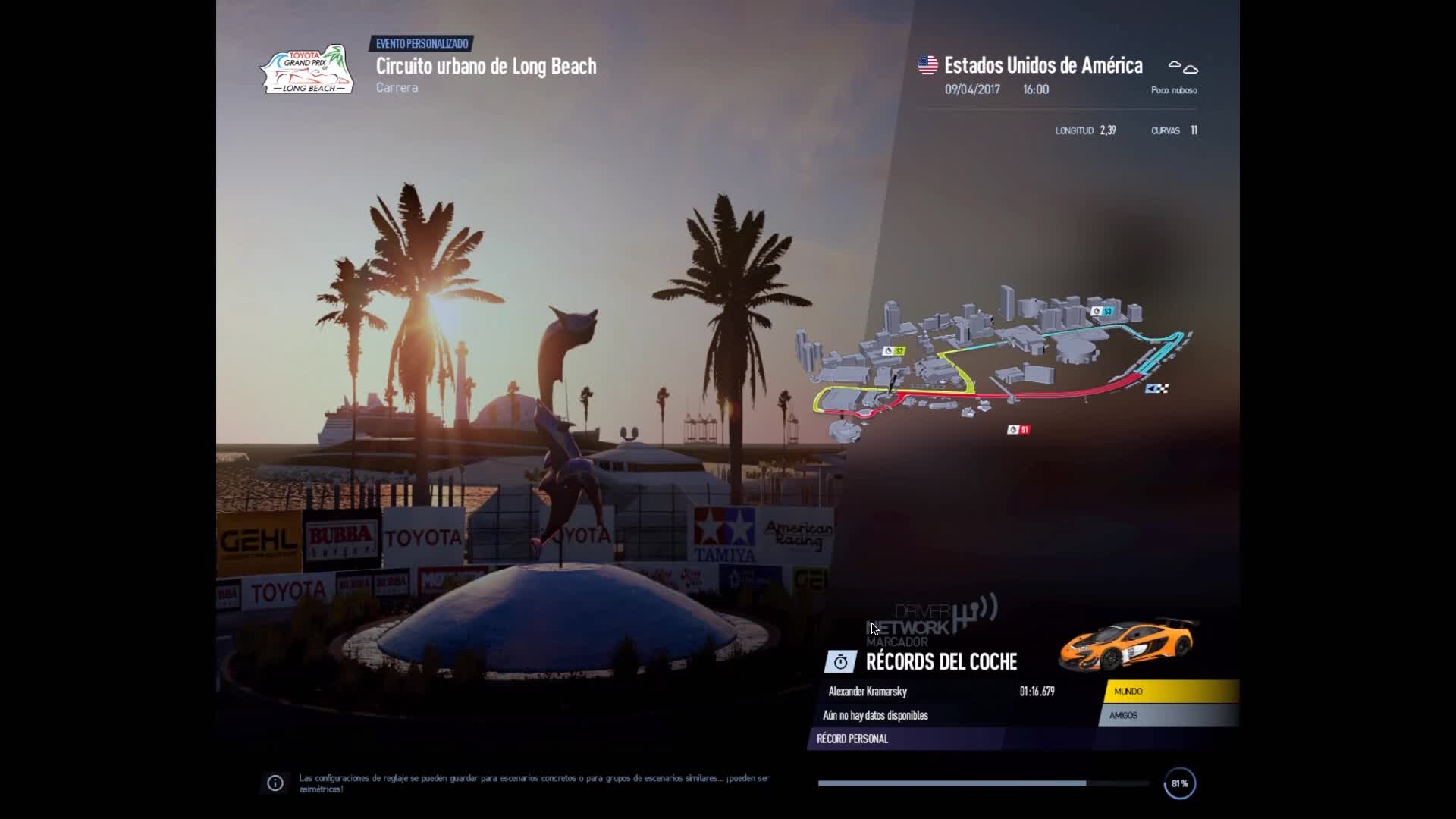Switch to the AMIGOS records tab
The height and width of the screenshot is (819, 1456).
tap(1168, 715)
